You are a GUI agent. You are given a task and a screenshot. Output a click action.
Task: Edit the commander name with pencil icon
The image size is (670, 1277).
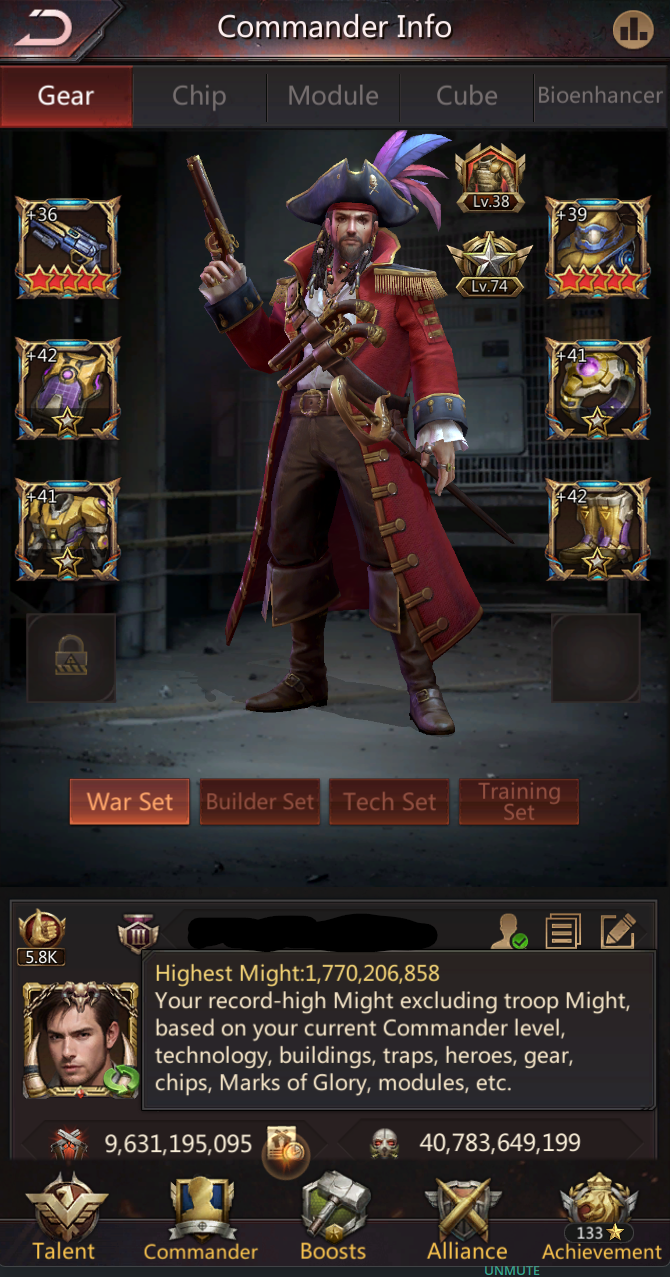[x=618, y=932]
